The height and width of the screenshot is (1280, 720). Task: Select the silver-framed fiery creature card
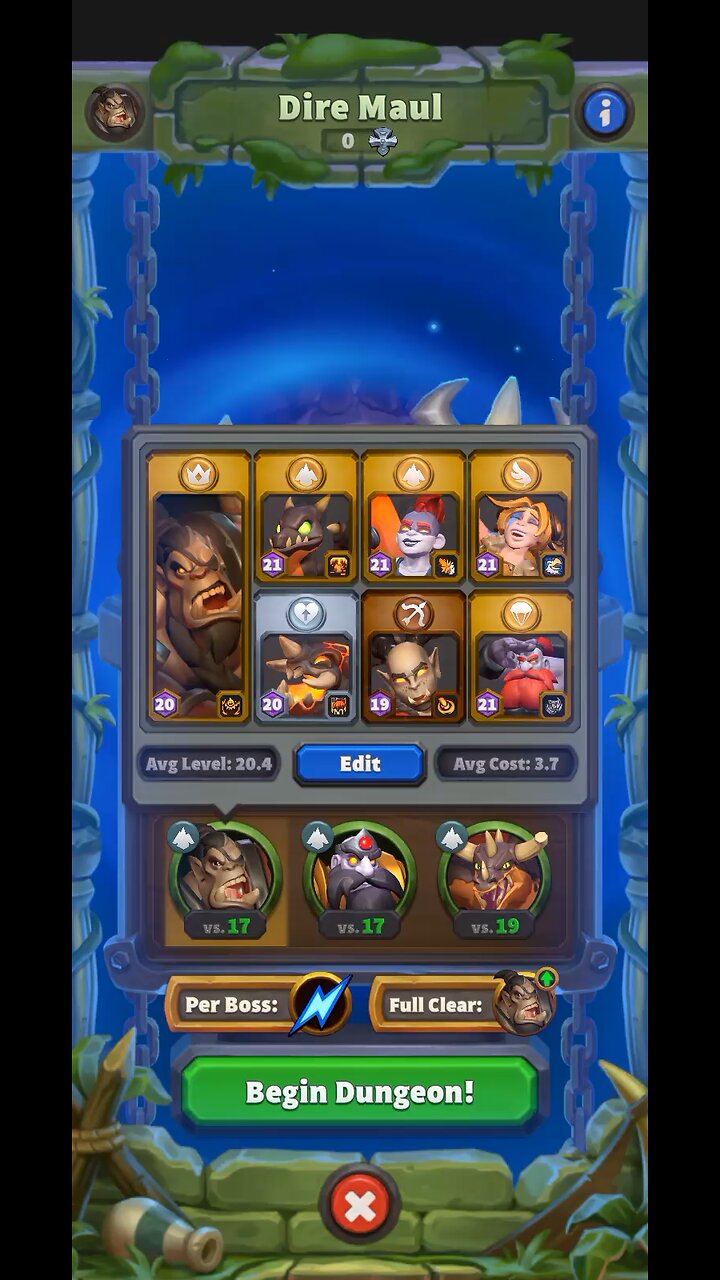(306, 657)
